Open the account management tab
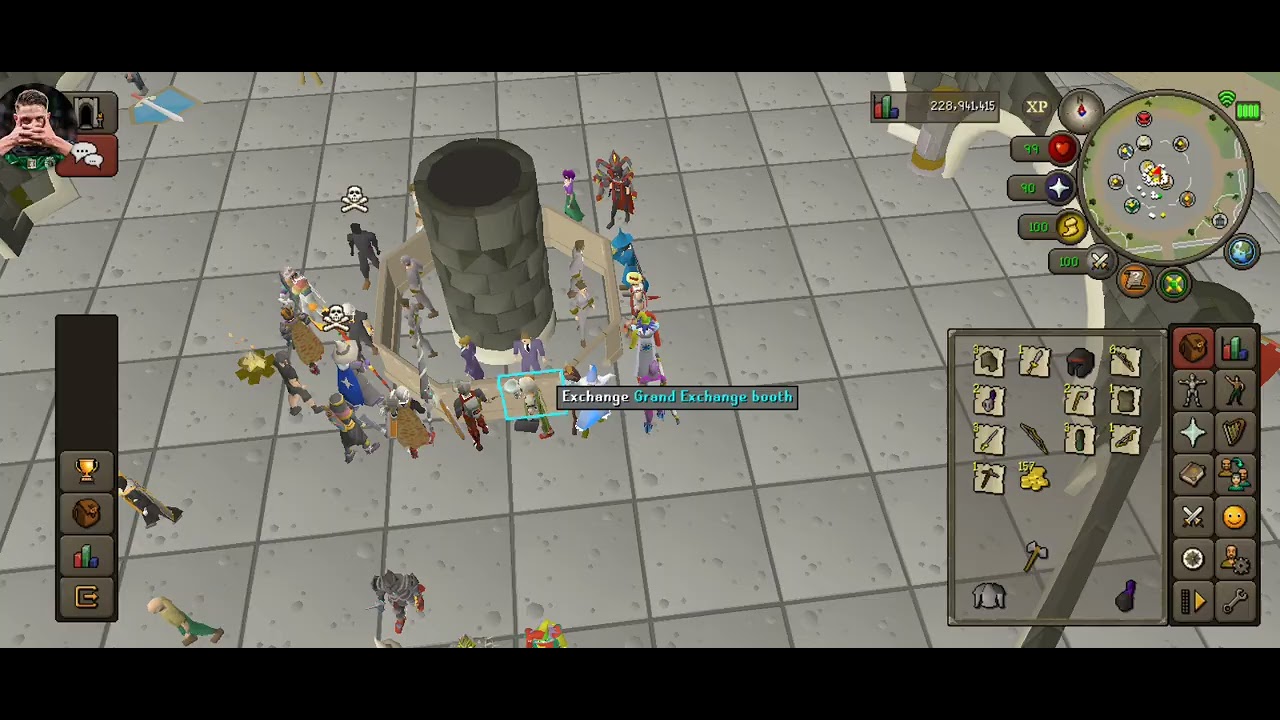This screenshot has width=1280, height=720. [x=1234, y=559]
